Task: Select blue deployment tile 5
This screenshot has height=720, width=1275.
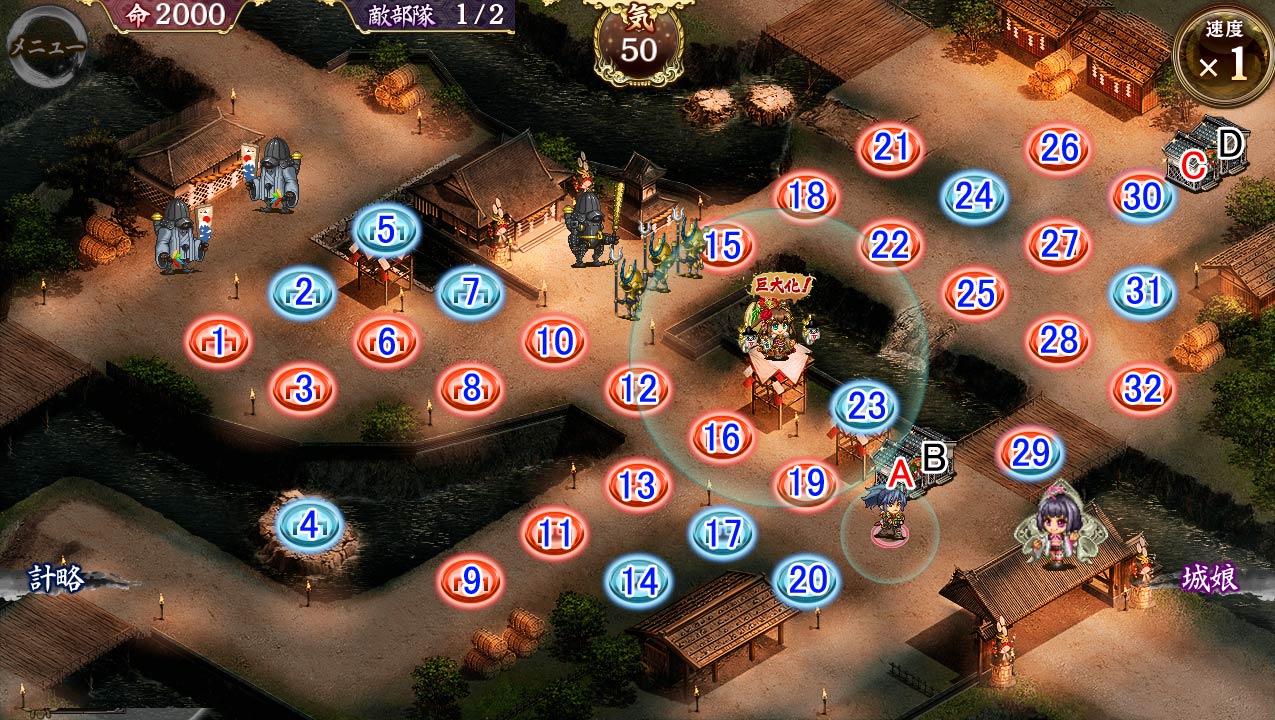Action: click(x=387, y=230)
